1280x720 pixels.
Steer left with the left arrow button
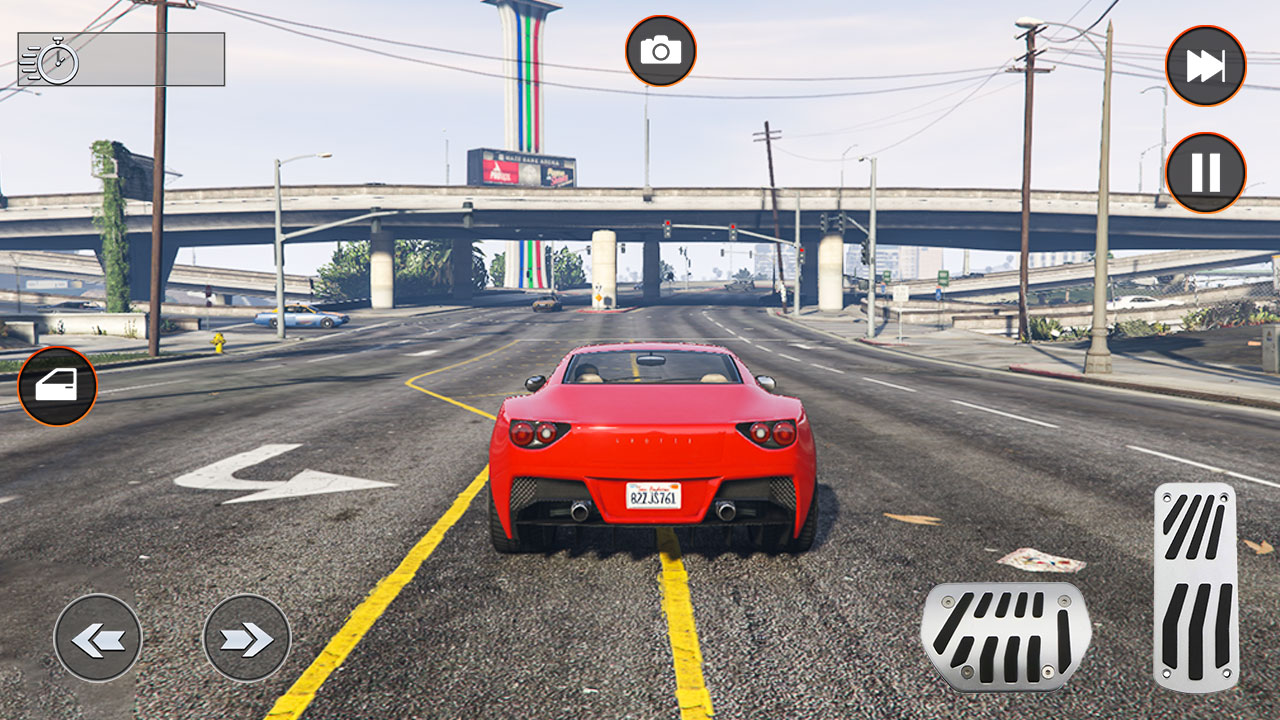pyautogui.click(x=98, y=638)
